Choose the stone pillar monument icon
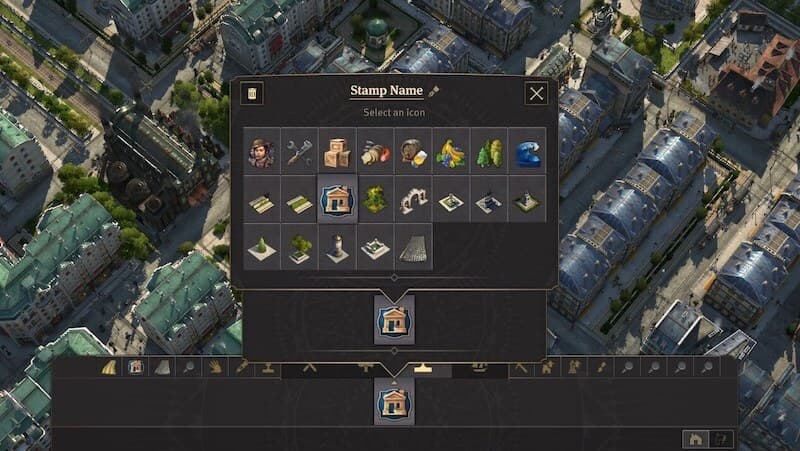The image size is (800, 451). (338, 247)
